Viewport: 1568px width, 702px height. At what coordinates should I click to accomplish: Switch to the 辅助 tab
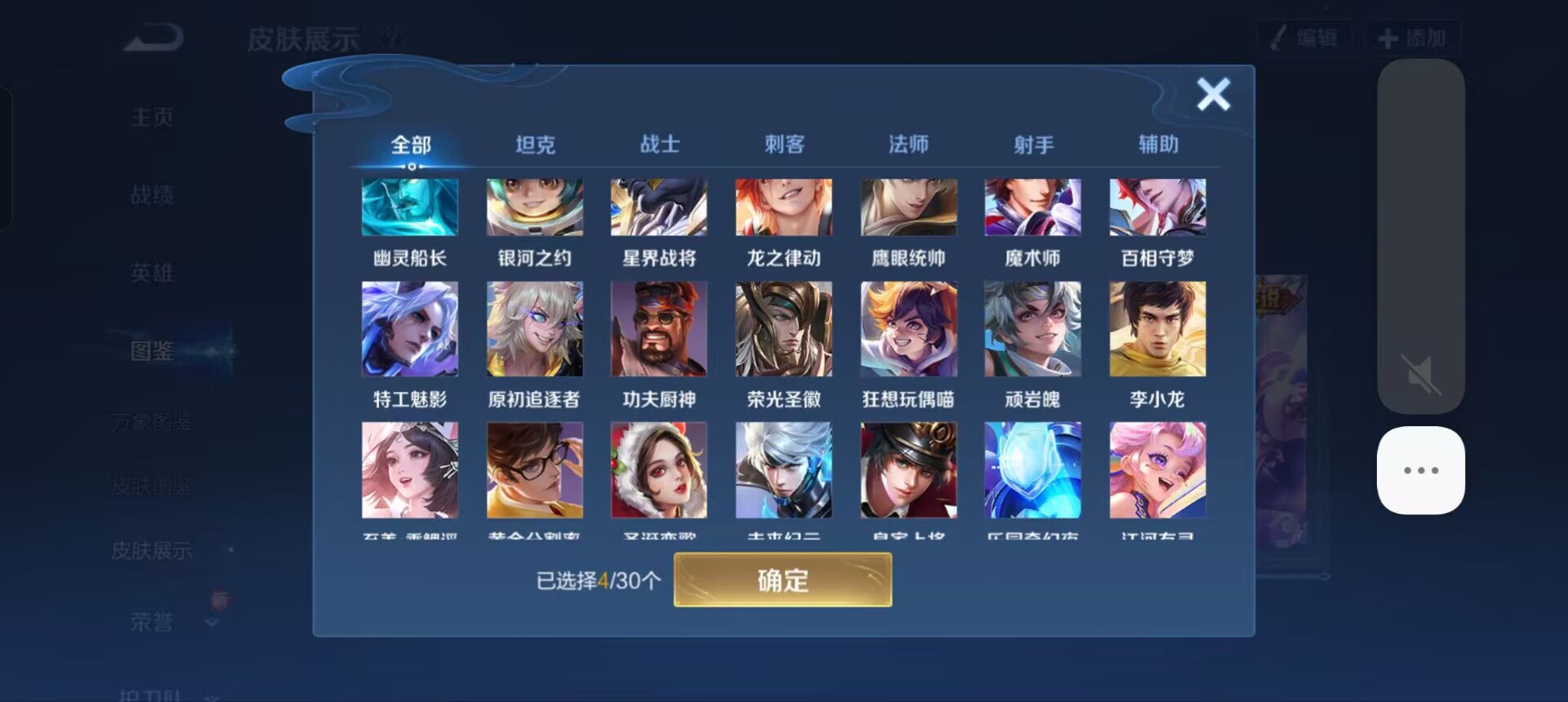coord(1157,144)
